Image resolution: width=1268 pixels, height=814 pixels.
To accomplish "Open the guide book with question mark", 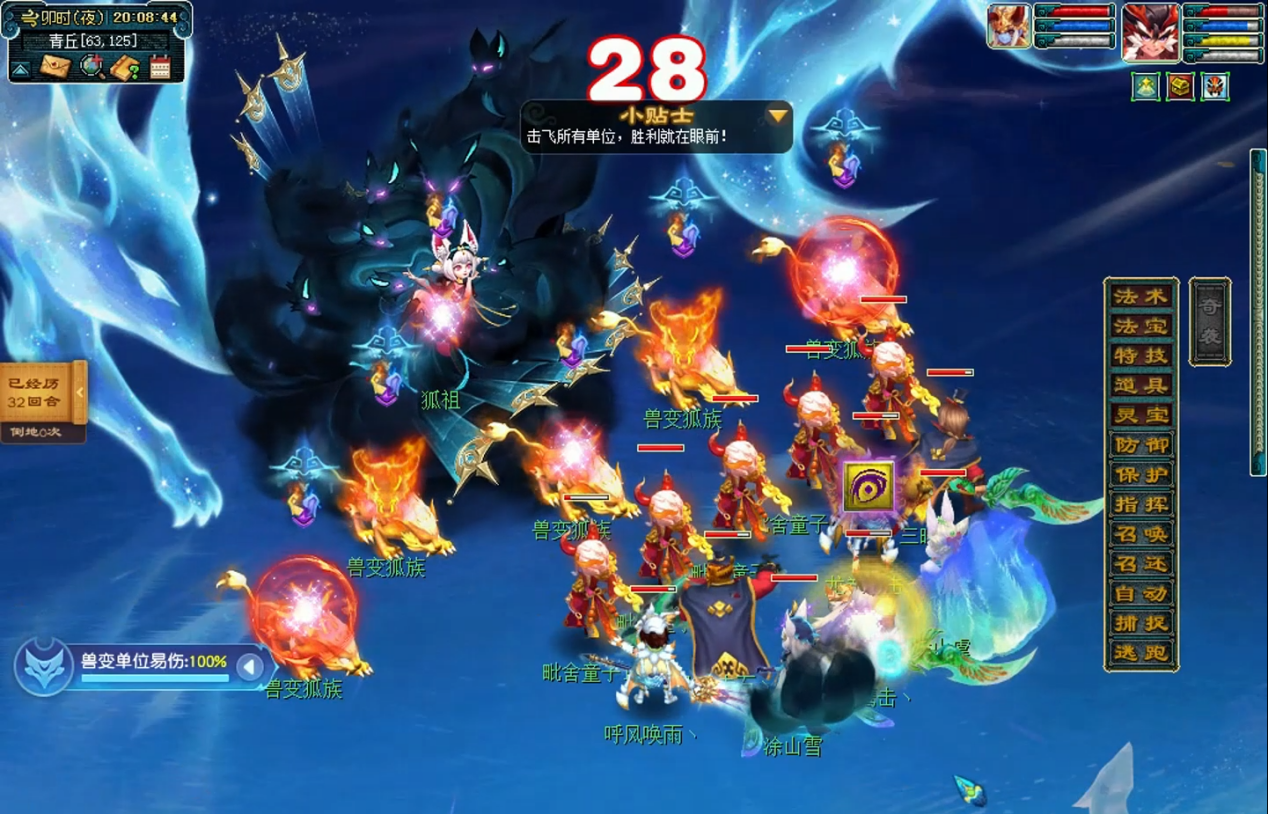I will point(125,67).
